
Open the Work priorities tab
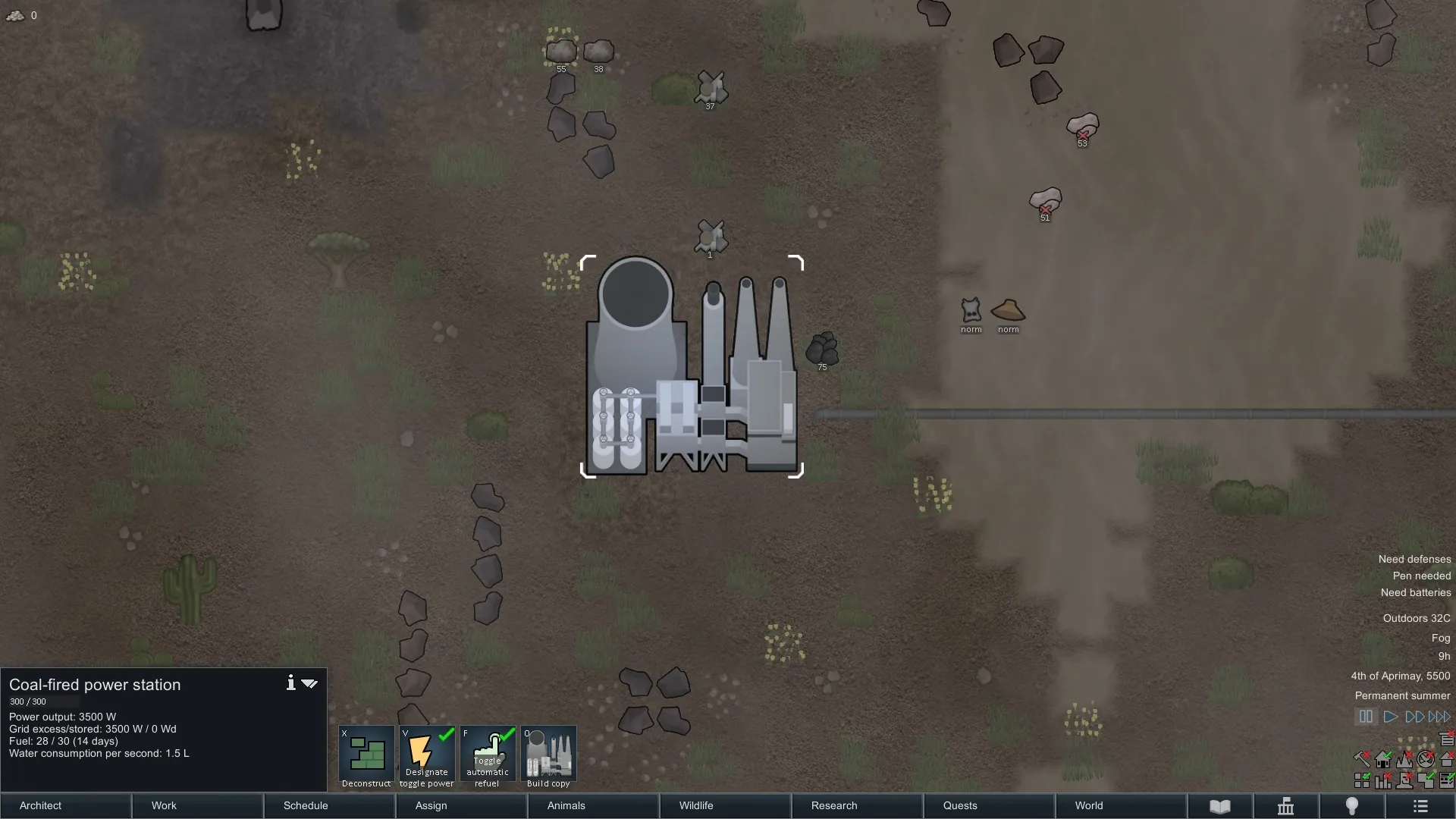coord(198,805)
